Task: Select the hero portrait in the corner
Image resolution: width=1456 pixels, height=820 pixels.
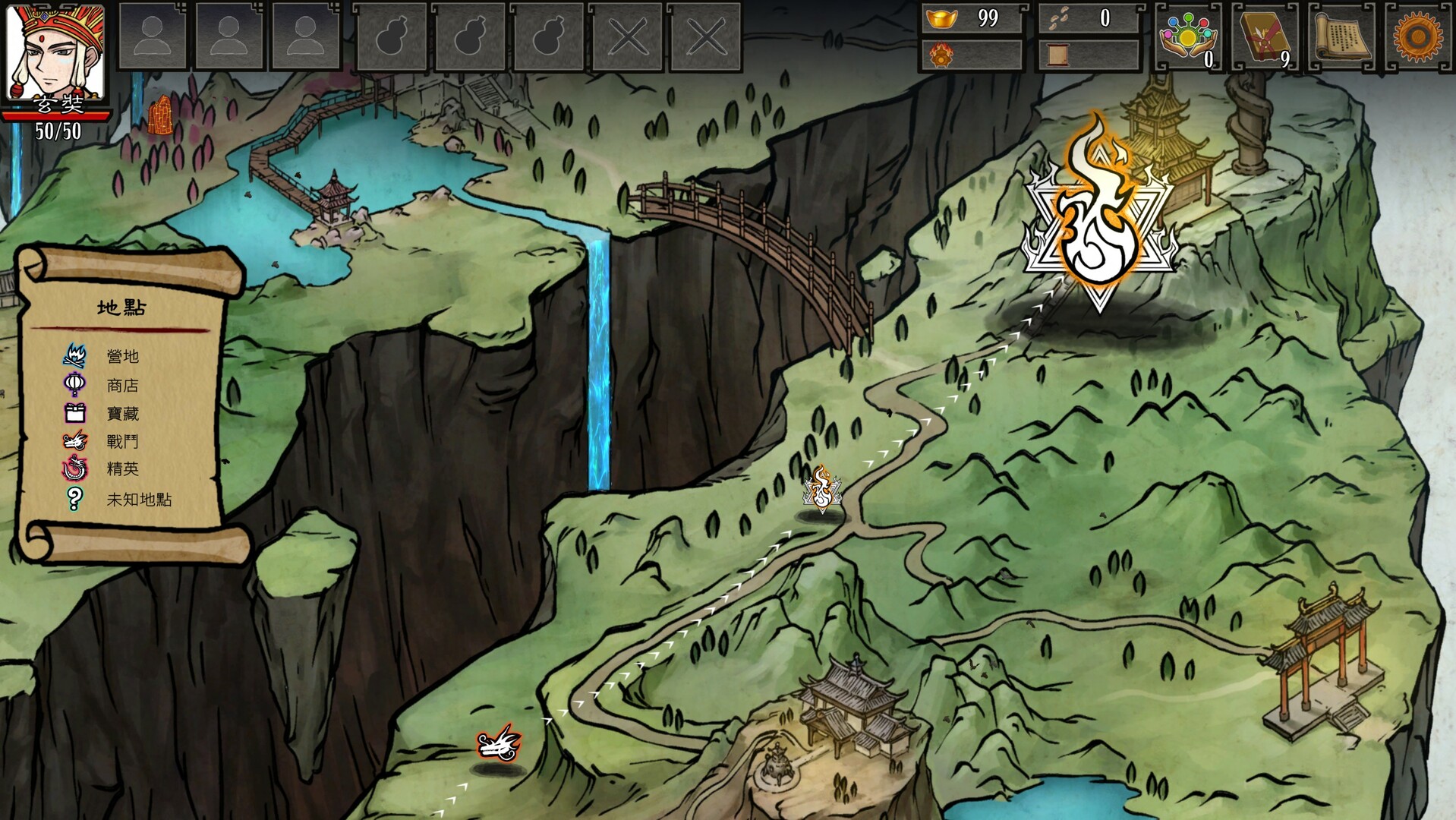Action: (55, 52)
